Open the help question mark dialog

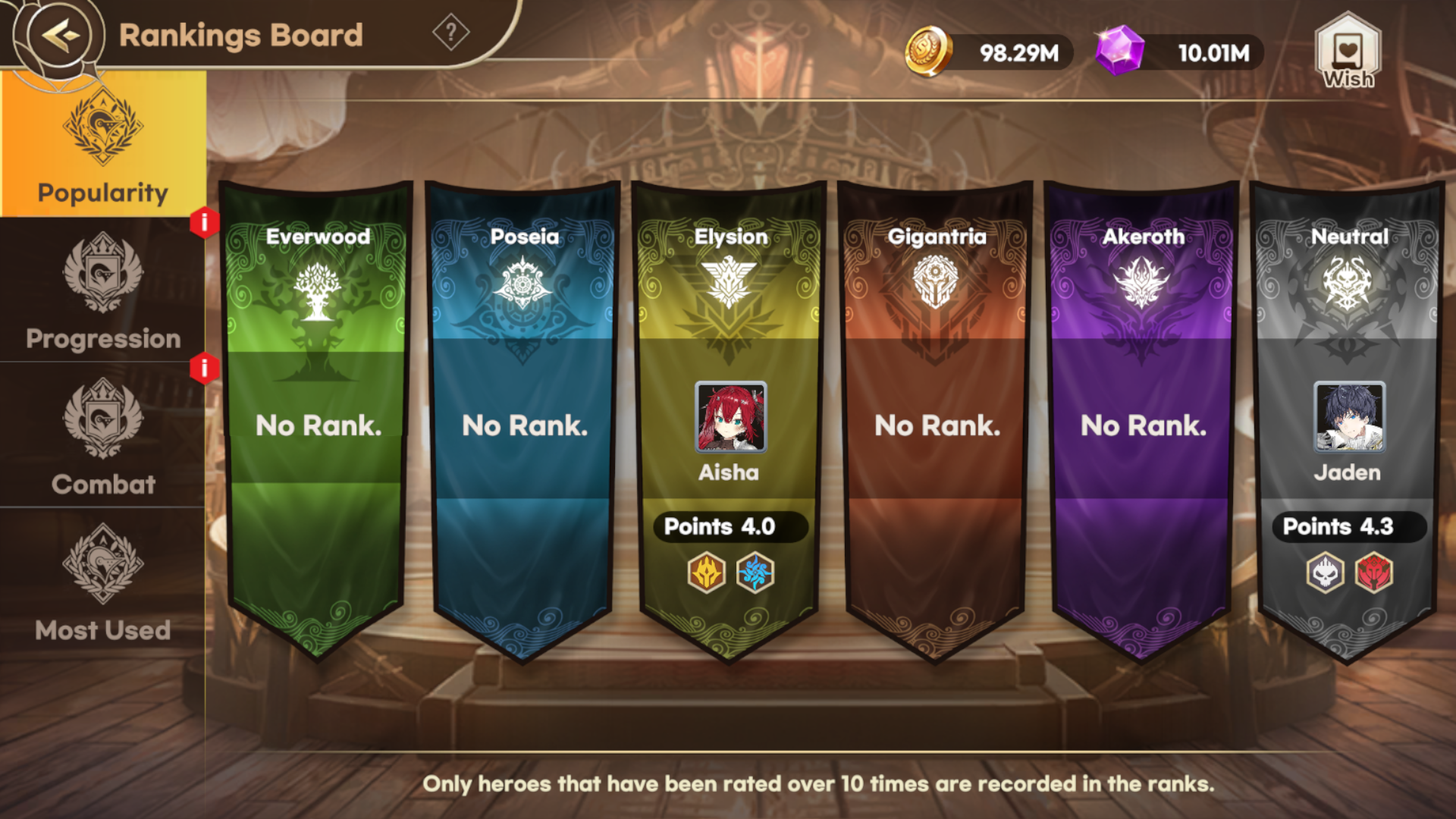click(450, 32)
